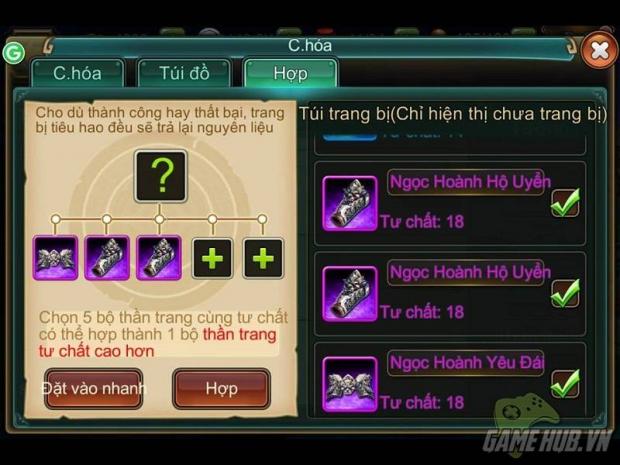
Task: Open the Túi đồ tab
Action: pyautogui.click(x=183, y=73)
